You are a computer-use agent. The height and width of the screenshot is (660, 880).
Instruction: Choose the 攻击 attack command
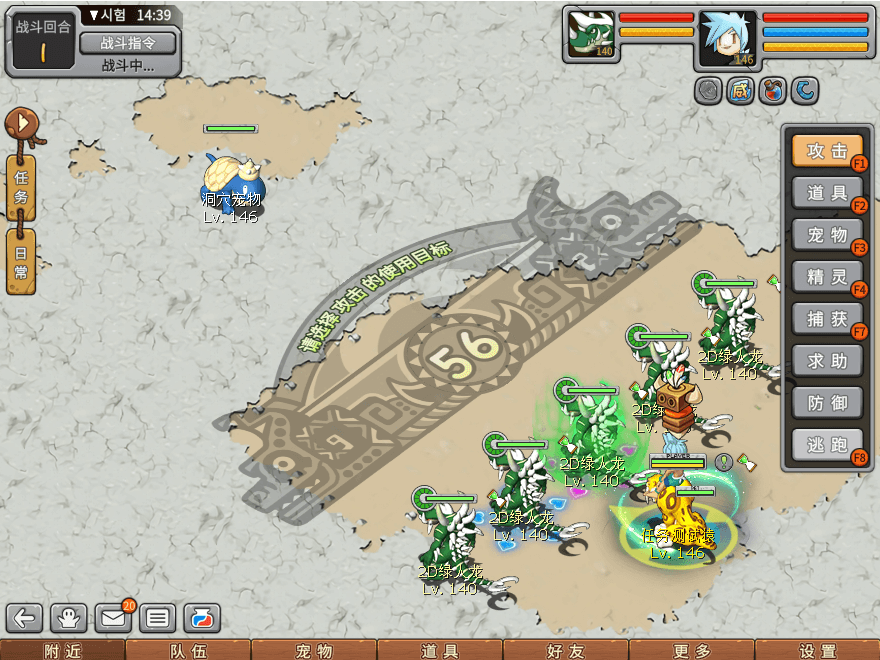pos(827,151)
